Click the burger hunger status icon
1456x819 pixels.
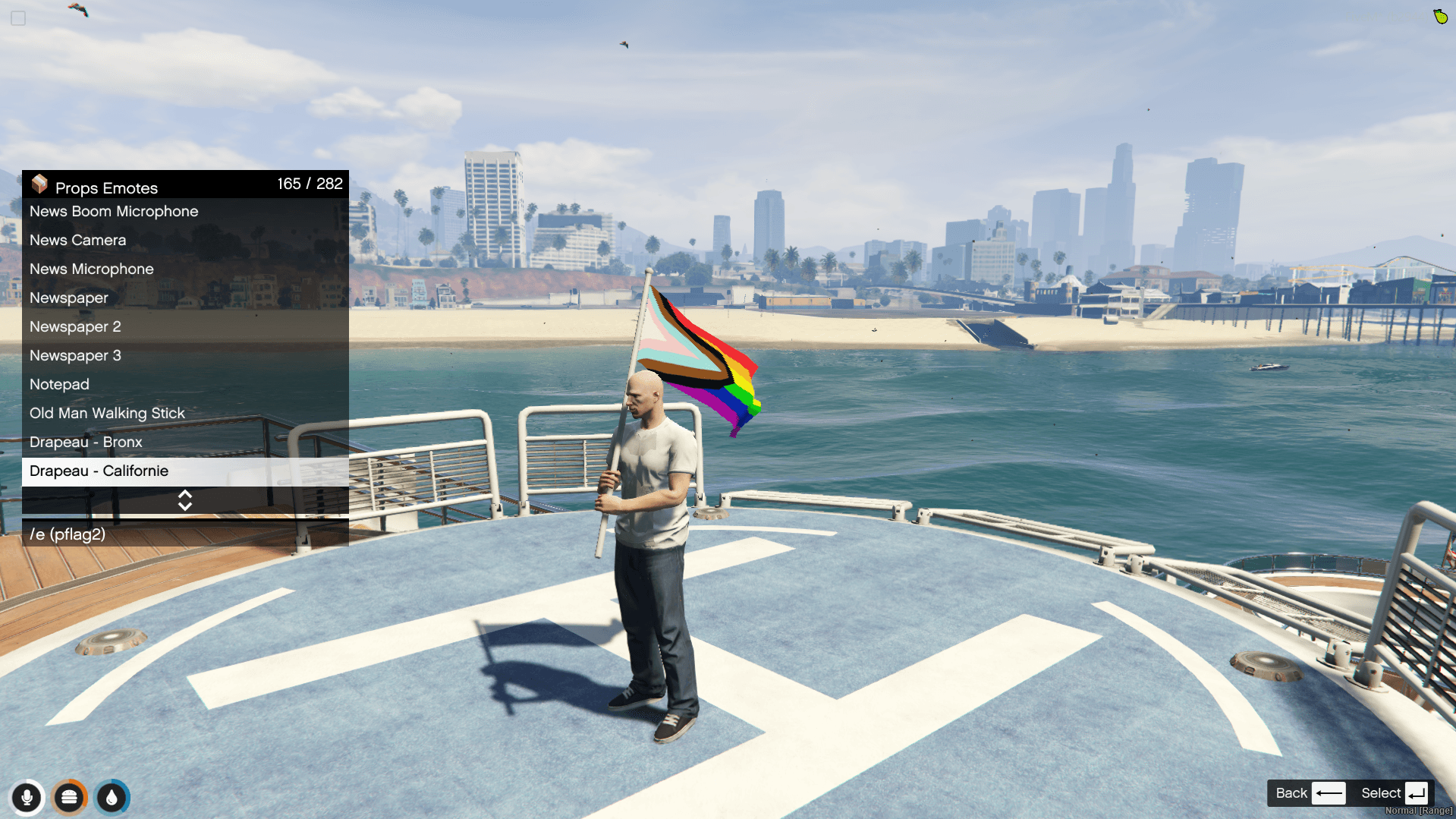tap(69, 798)
